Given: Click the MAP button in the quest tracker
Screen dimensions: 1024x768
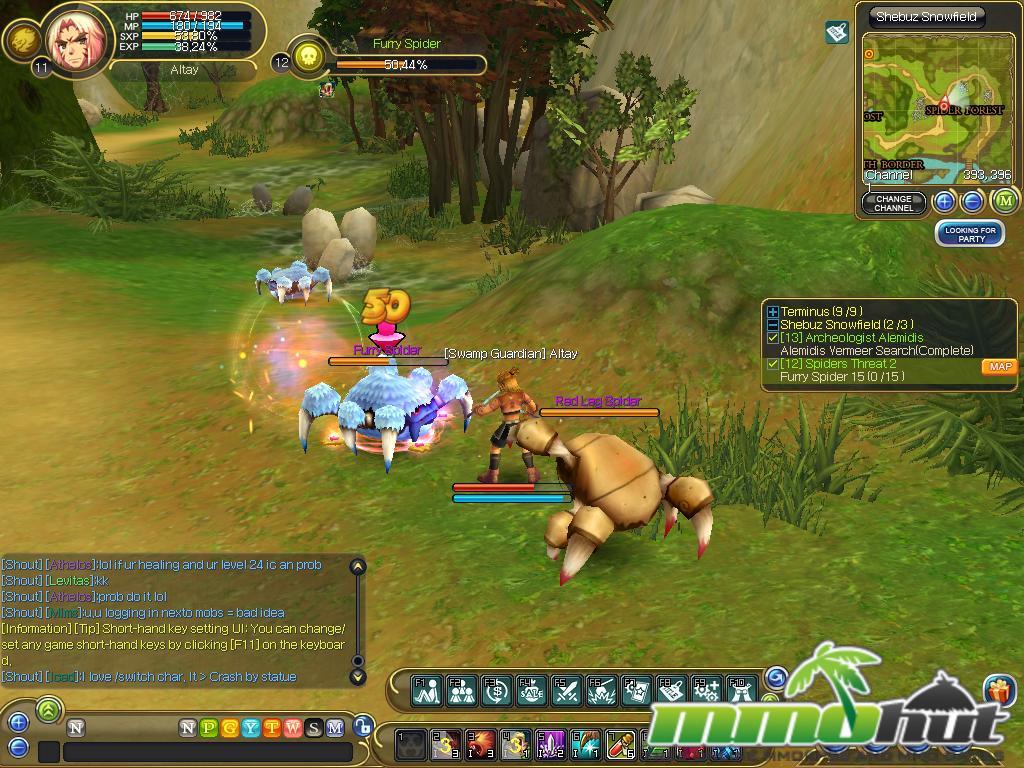Looking at the screenshot, I should [999, 367].
